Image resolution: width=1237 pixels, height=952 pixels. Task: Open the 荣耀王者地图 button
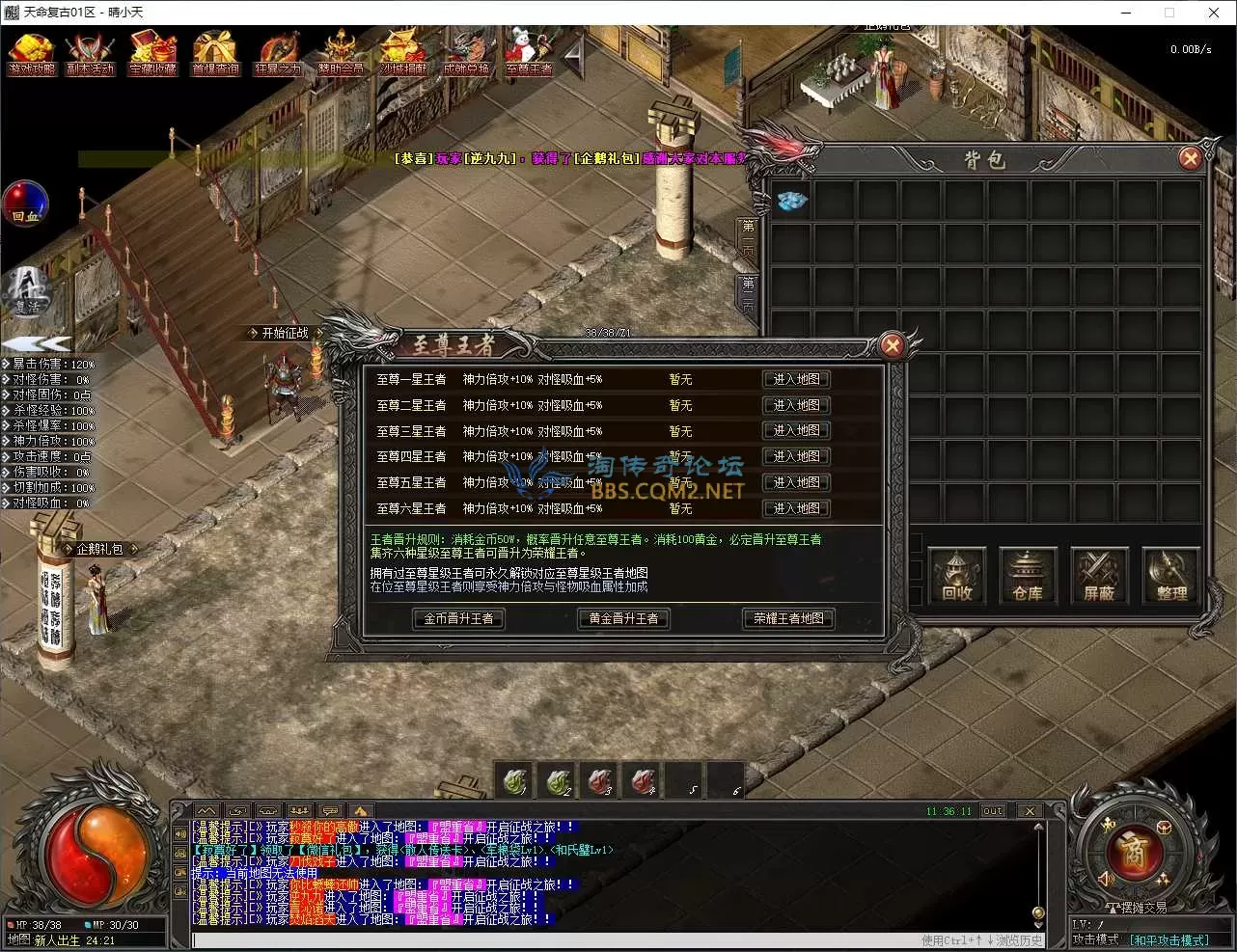pyautogui.click(x=788, y=618)
